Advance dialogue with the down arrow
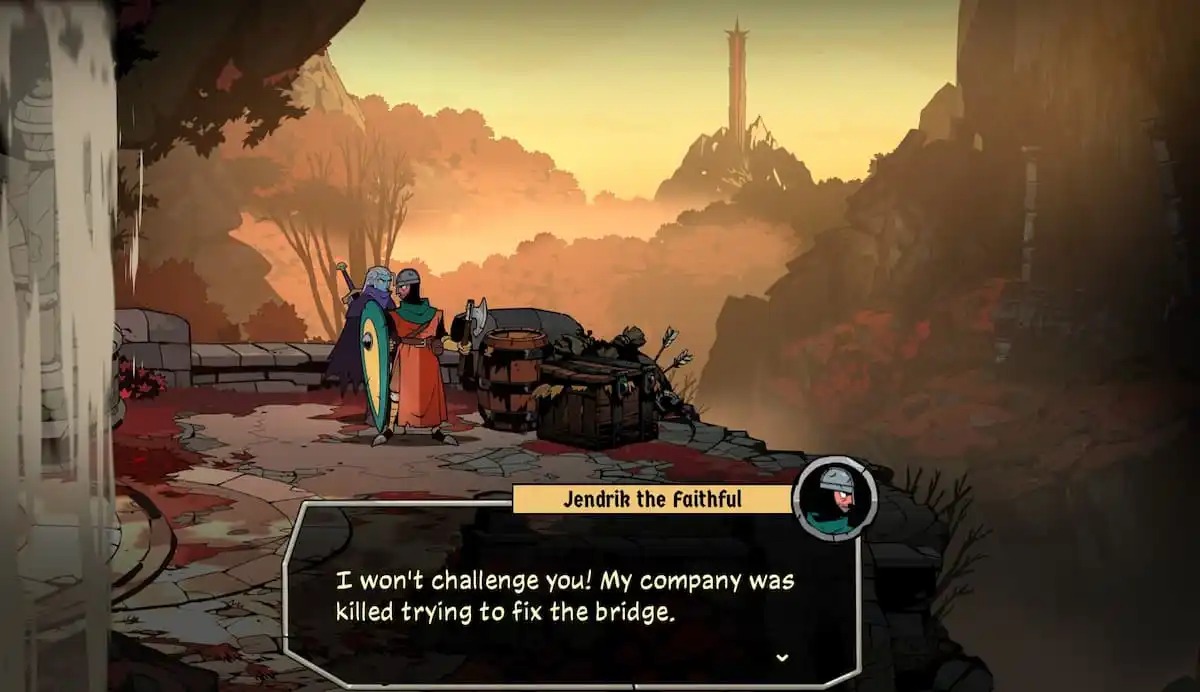 click(x=782, y=657)
